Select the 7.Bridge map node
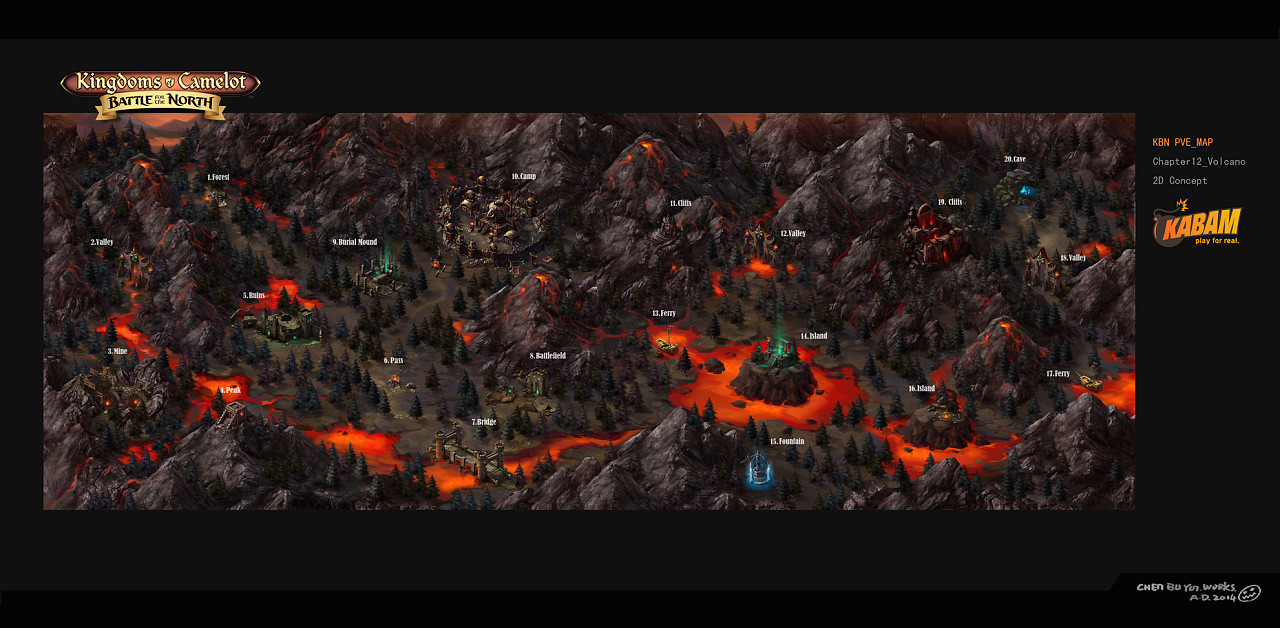Image resolution: width=1280 pixels, height=628 pixels. 484,422
